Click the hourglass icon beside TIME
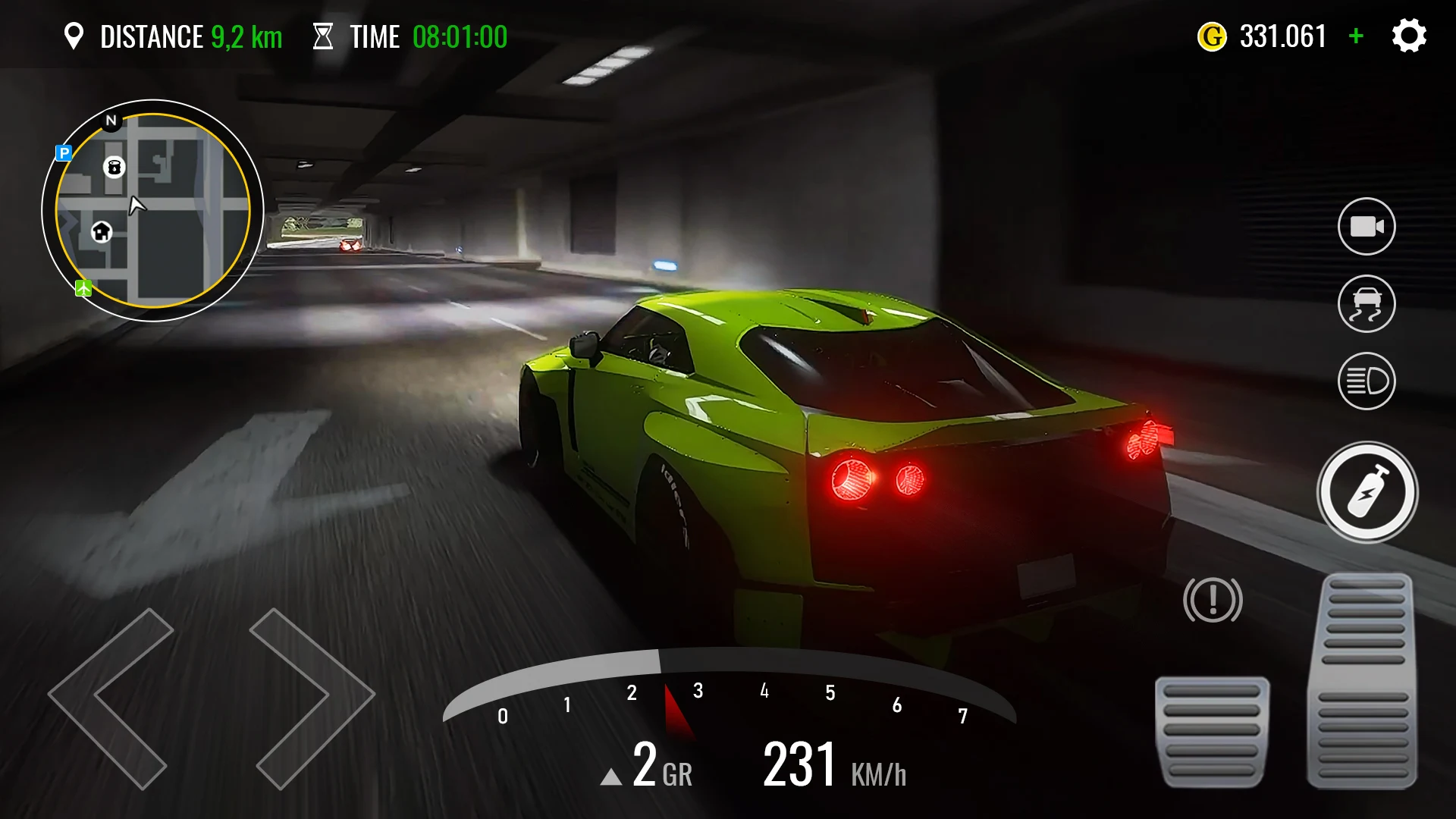The height and width of the screenshot is (819, 1456). [x=325, y=36]
